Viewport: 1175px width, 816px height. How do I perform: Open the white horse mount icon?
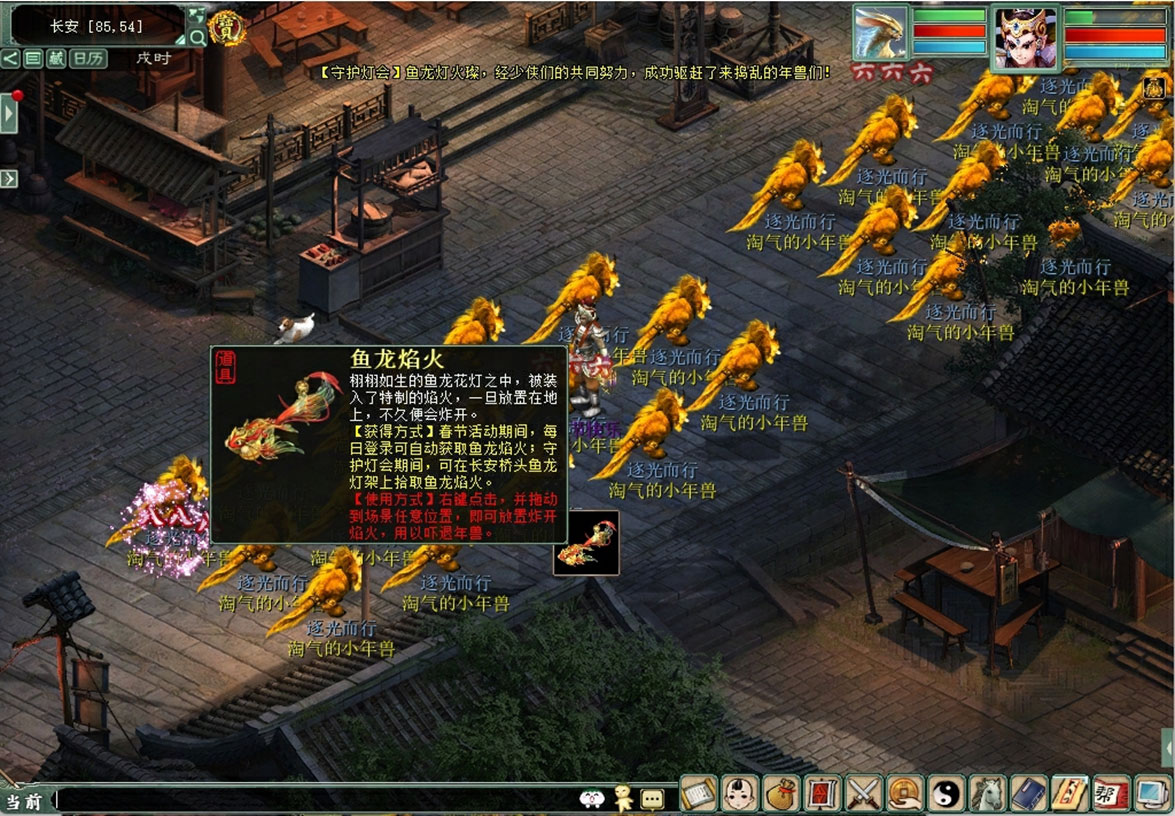click(985, 793)
